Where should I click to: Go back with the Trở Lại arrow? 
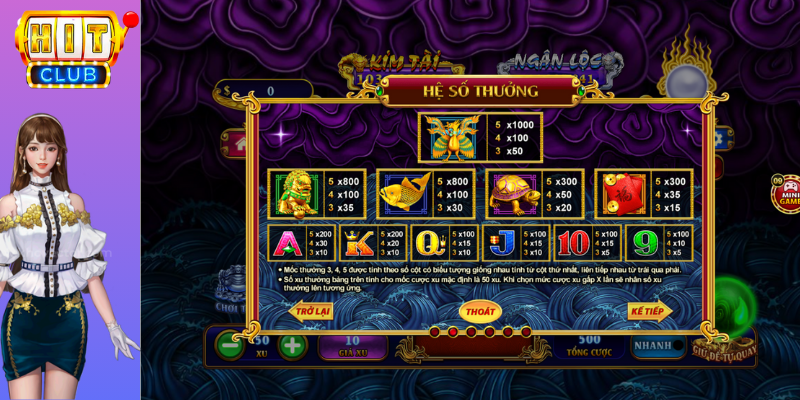point(310,312)
